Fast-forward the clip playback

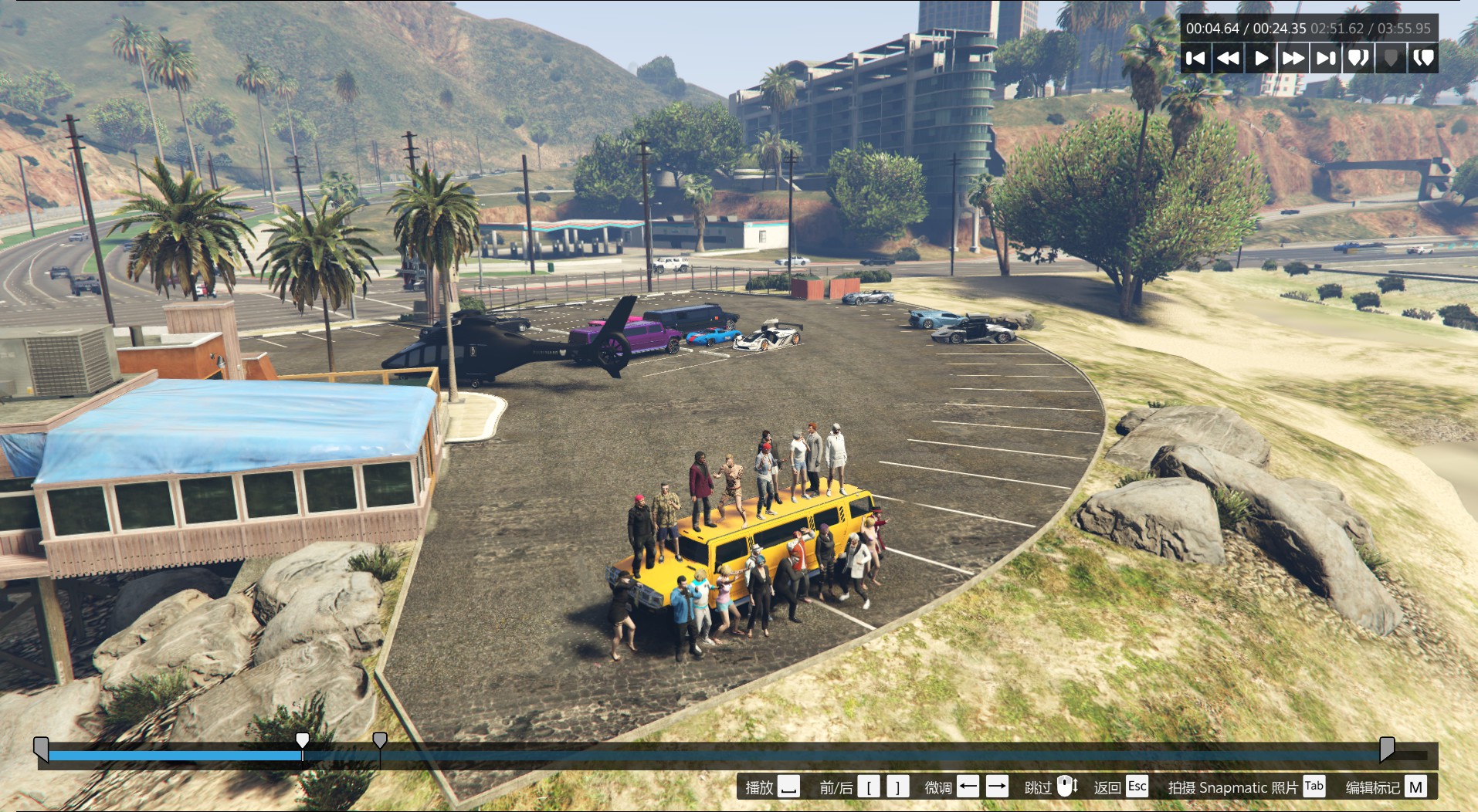tap(1293, 59)
